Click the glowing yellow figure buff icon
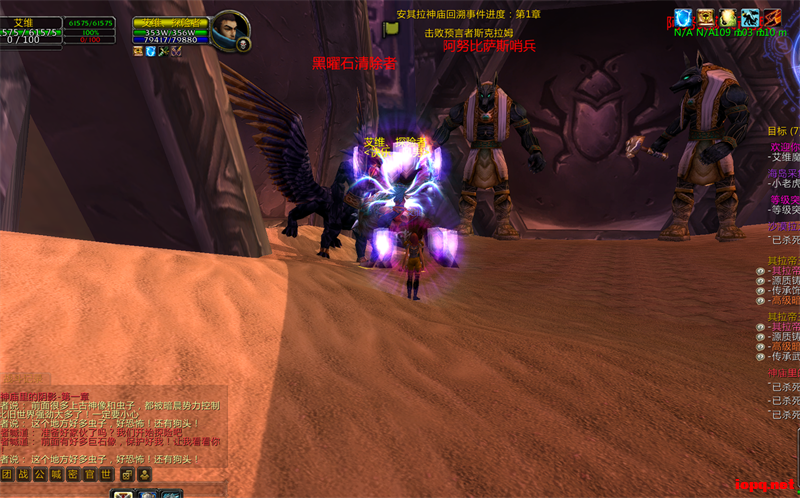The image size is (800, 498). tap(728, 17)
